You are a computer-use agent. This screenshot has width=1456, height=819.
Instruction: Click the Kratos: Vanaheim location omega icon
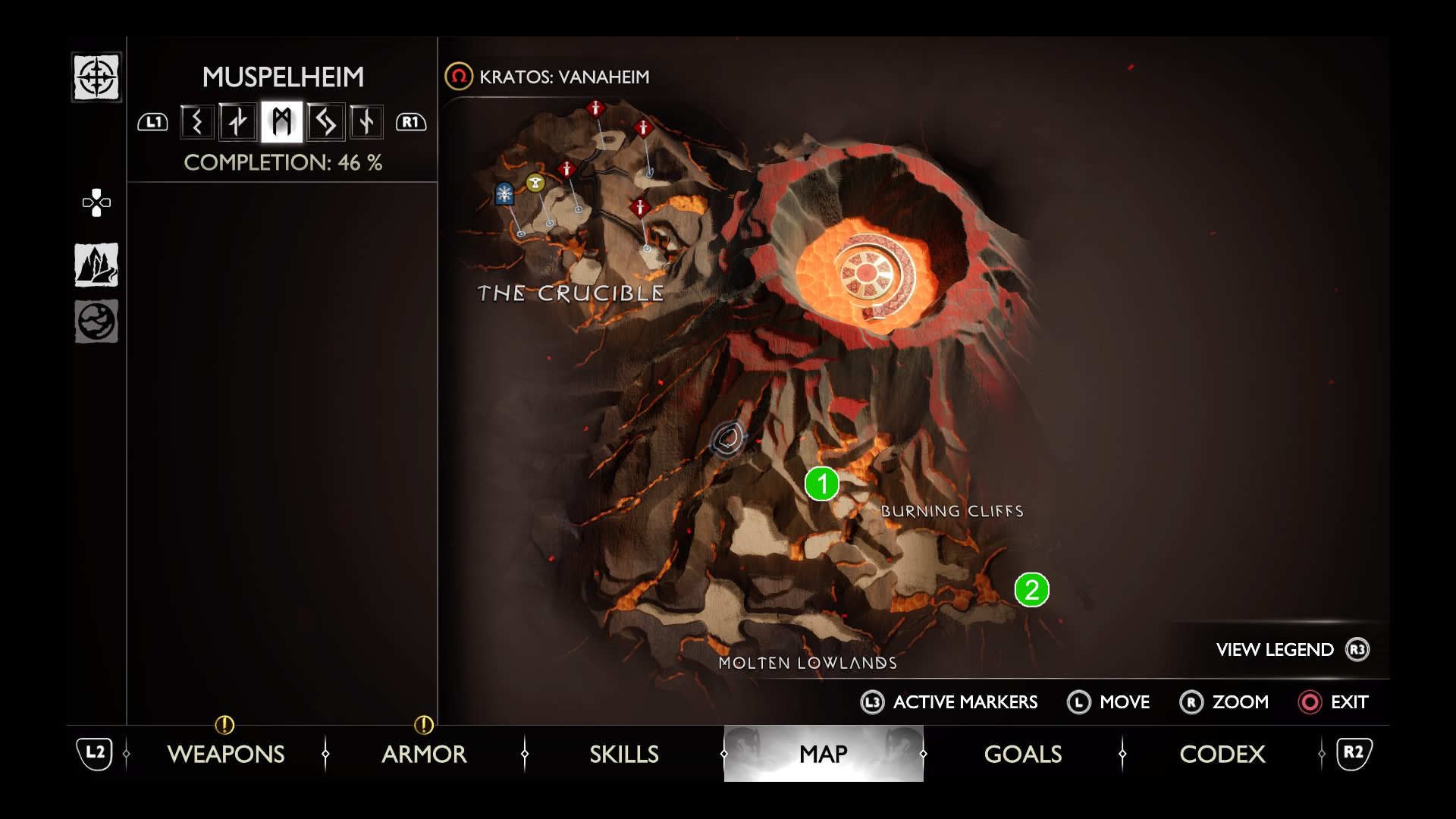coord(459,77)
